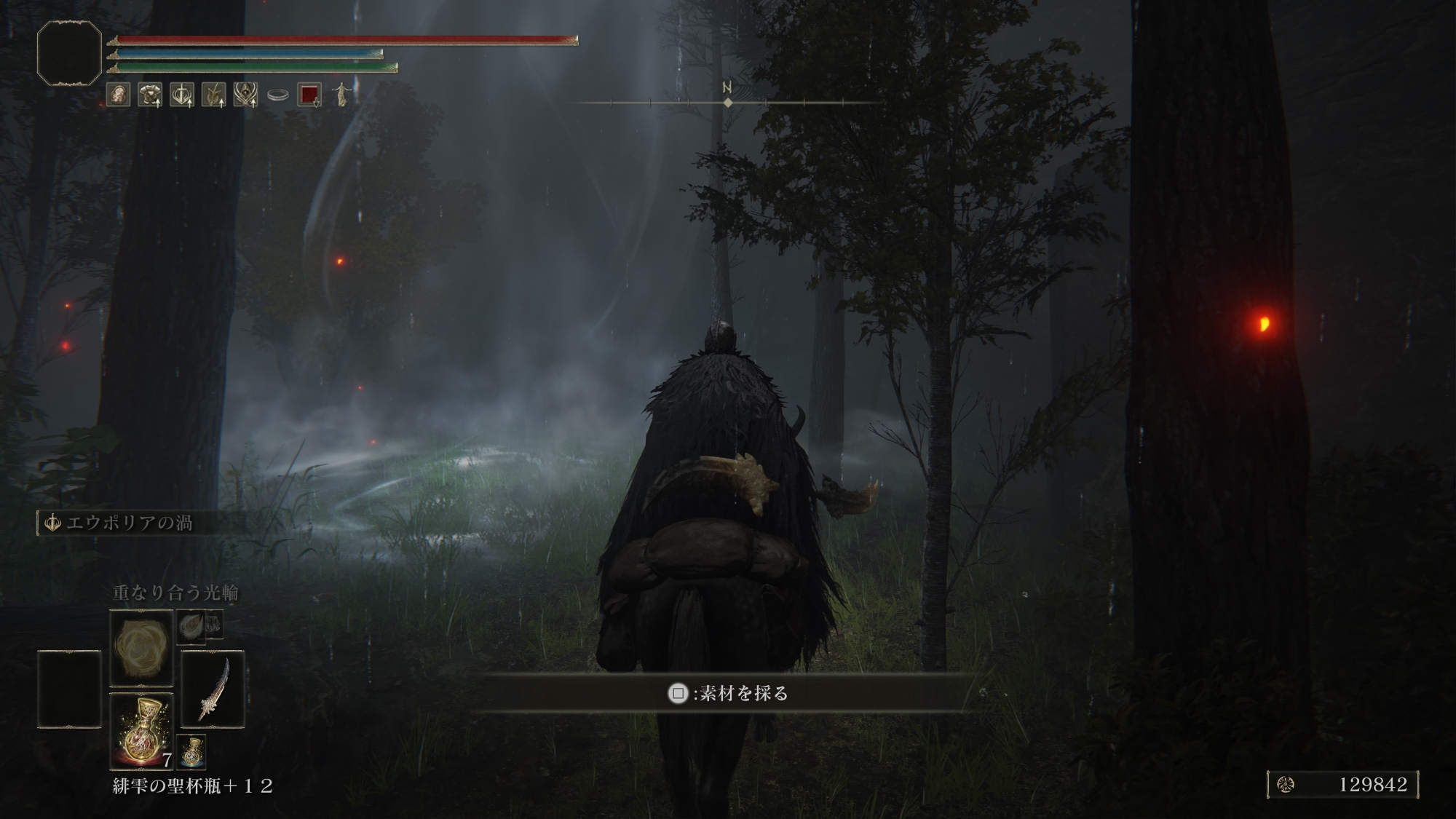Click the golden statue figure status icon
The width and height of the screenshot is (1456, 819).
(x=341, y=95)
